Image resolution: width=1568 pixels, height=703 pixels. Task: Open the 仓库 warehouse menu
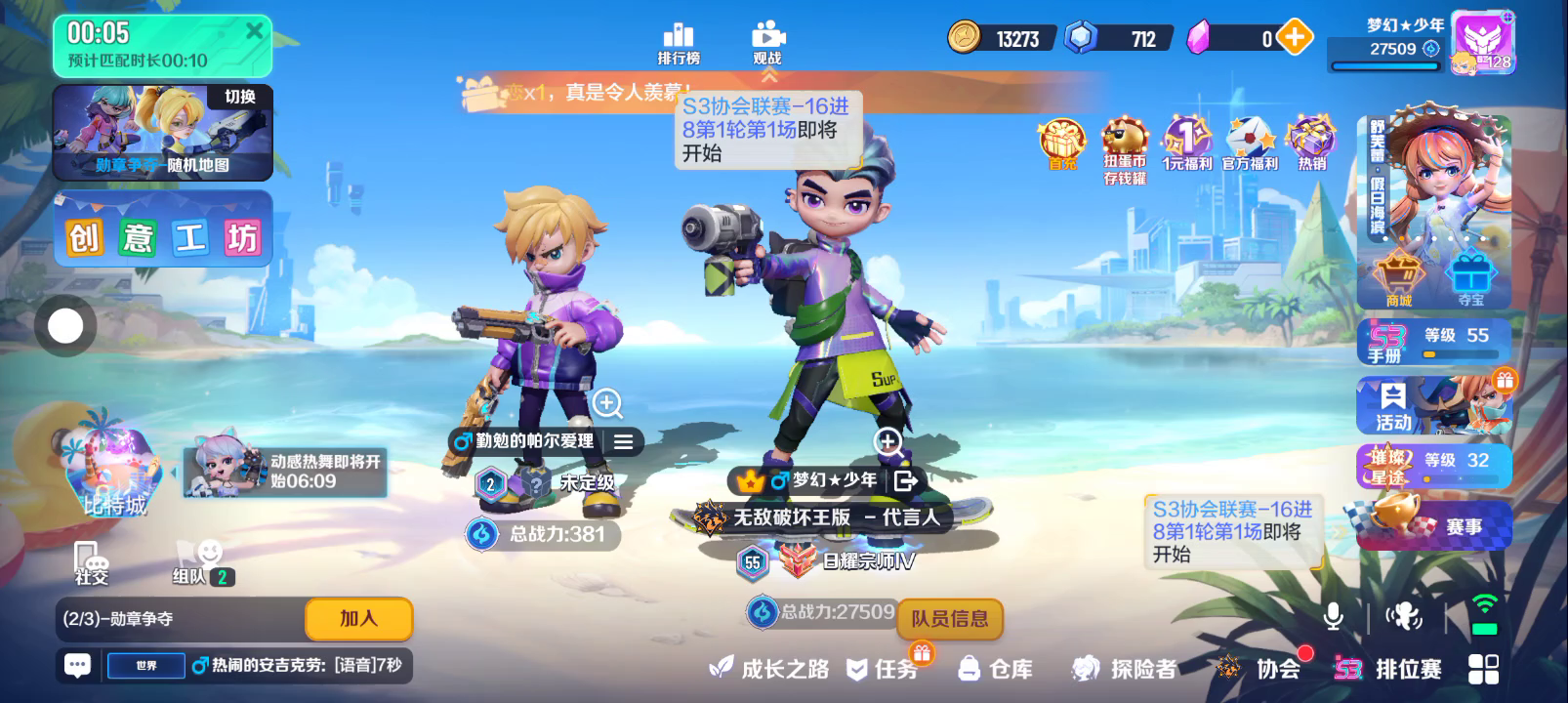[x=997, y=669]
